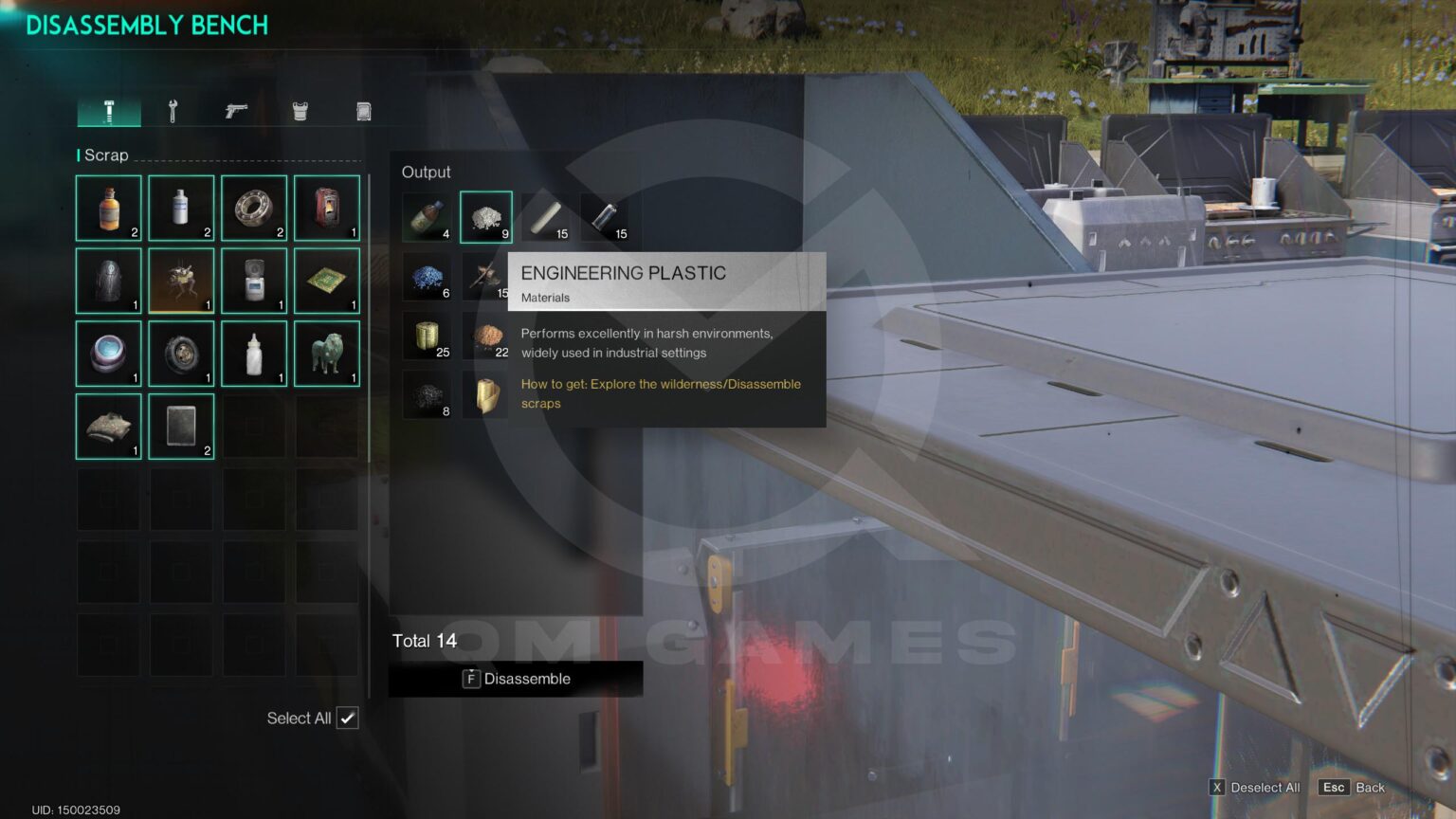Deselect all scrap items

(x=1254, y=788)
